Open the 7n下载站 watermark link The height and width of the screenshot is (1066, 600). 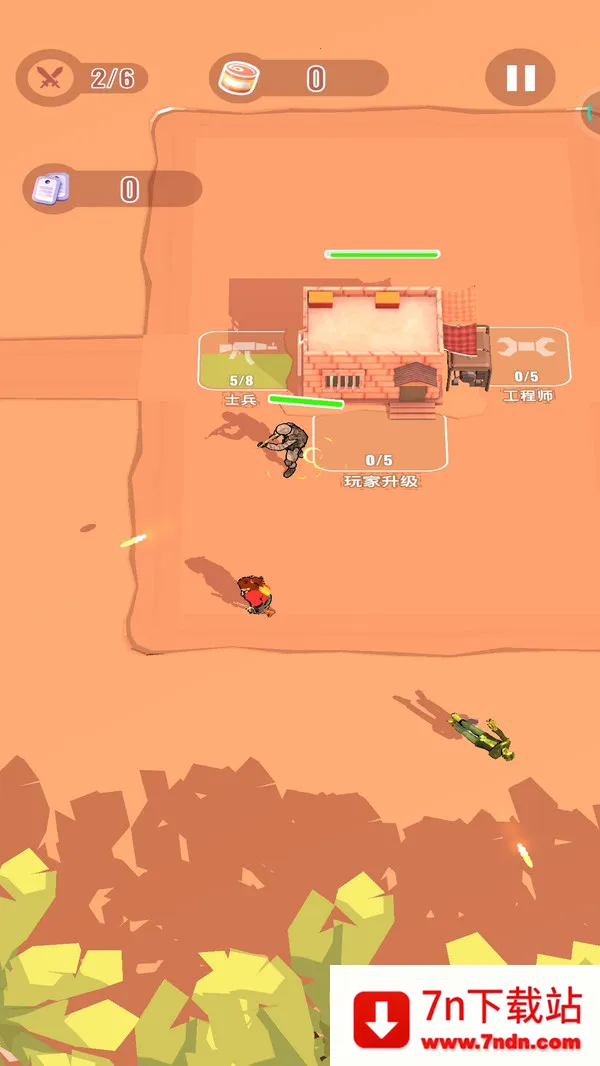[x=465, y=1015]
